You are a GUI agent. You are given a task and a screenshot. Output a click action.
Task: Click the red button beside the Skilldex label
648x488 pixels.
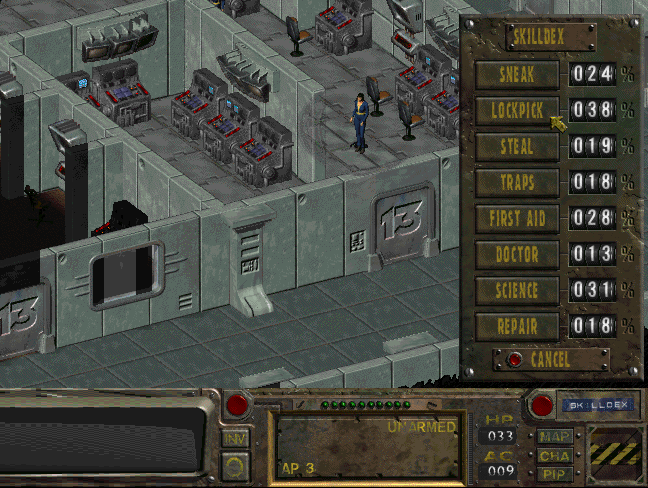coord(541,405)
